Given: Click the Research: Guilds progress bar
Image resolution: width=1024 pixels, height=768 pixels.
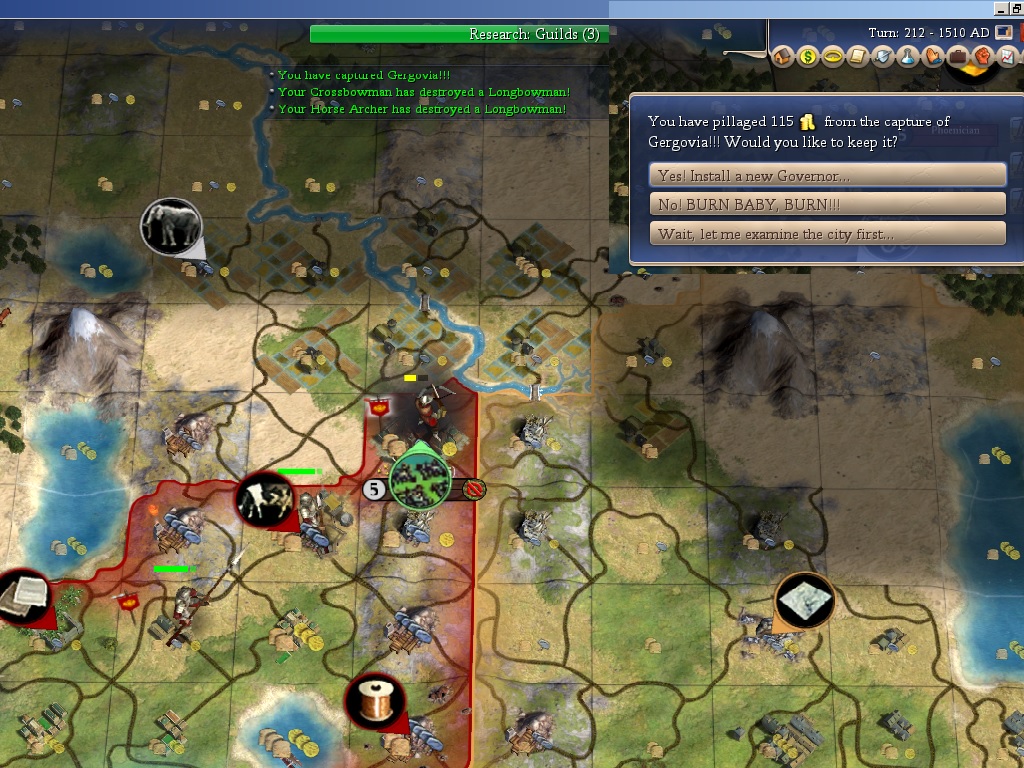Looking at the screenshot, I should (459, 34).
